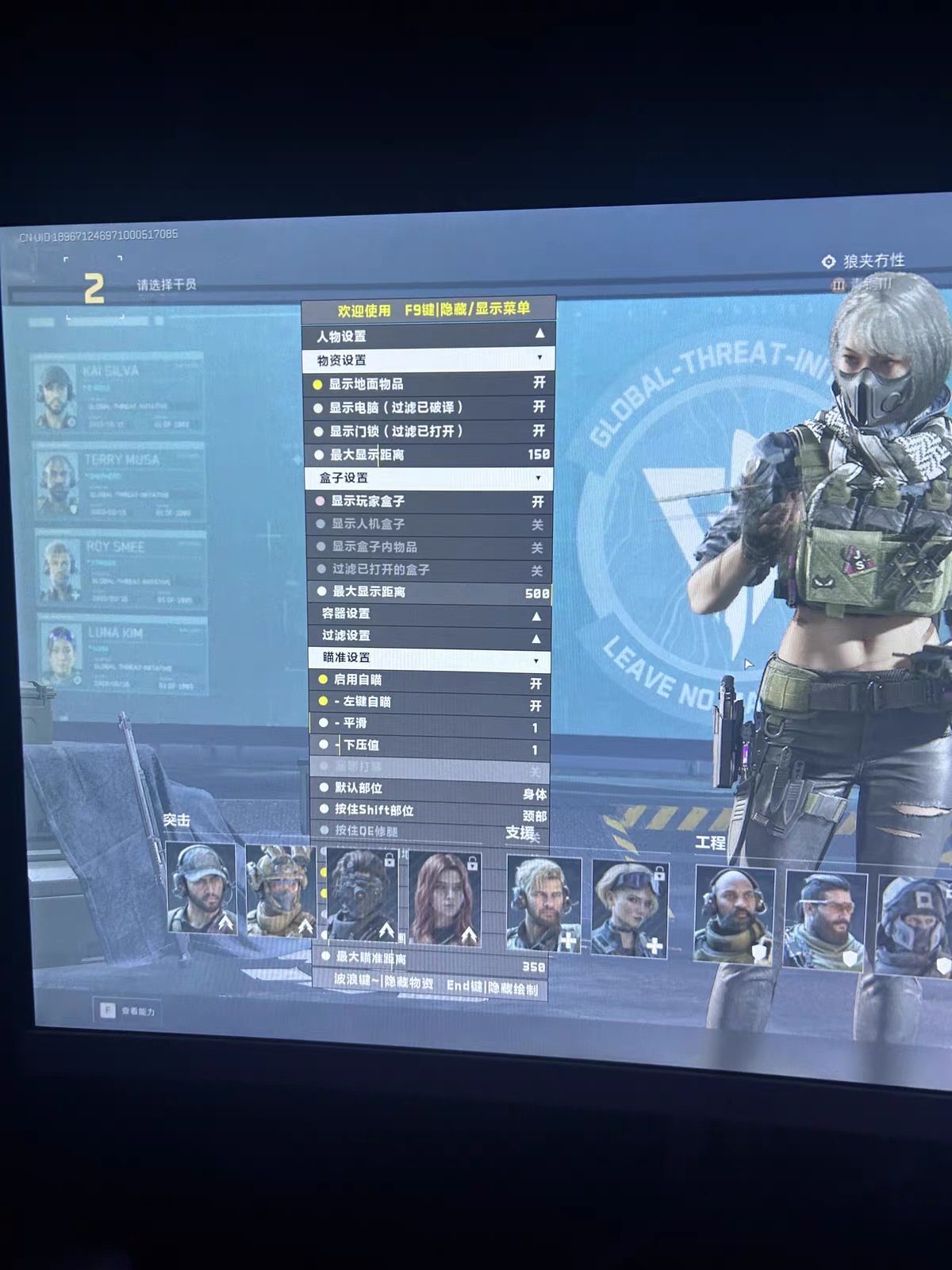Select the locked assault operator with night-vision mask
The width and height of the screenshot is (952, 1270).
click(362, 894)
